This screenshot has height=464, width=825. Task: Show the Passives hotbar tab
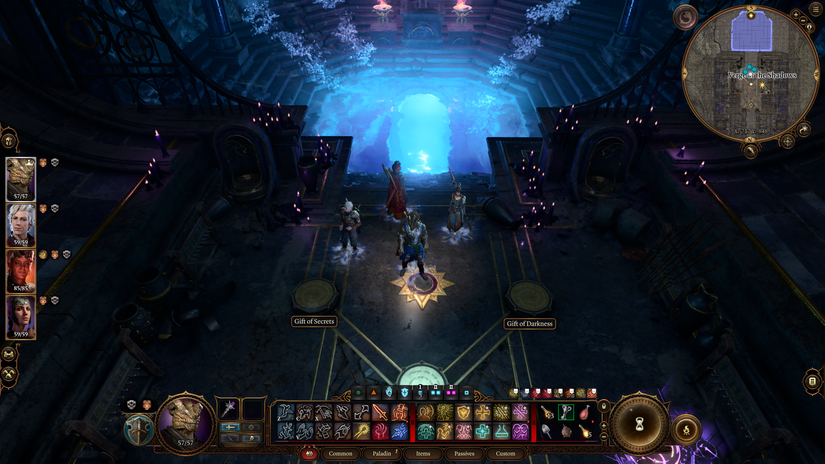pos(464,454)
